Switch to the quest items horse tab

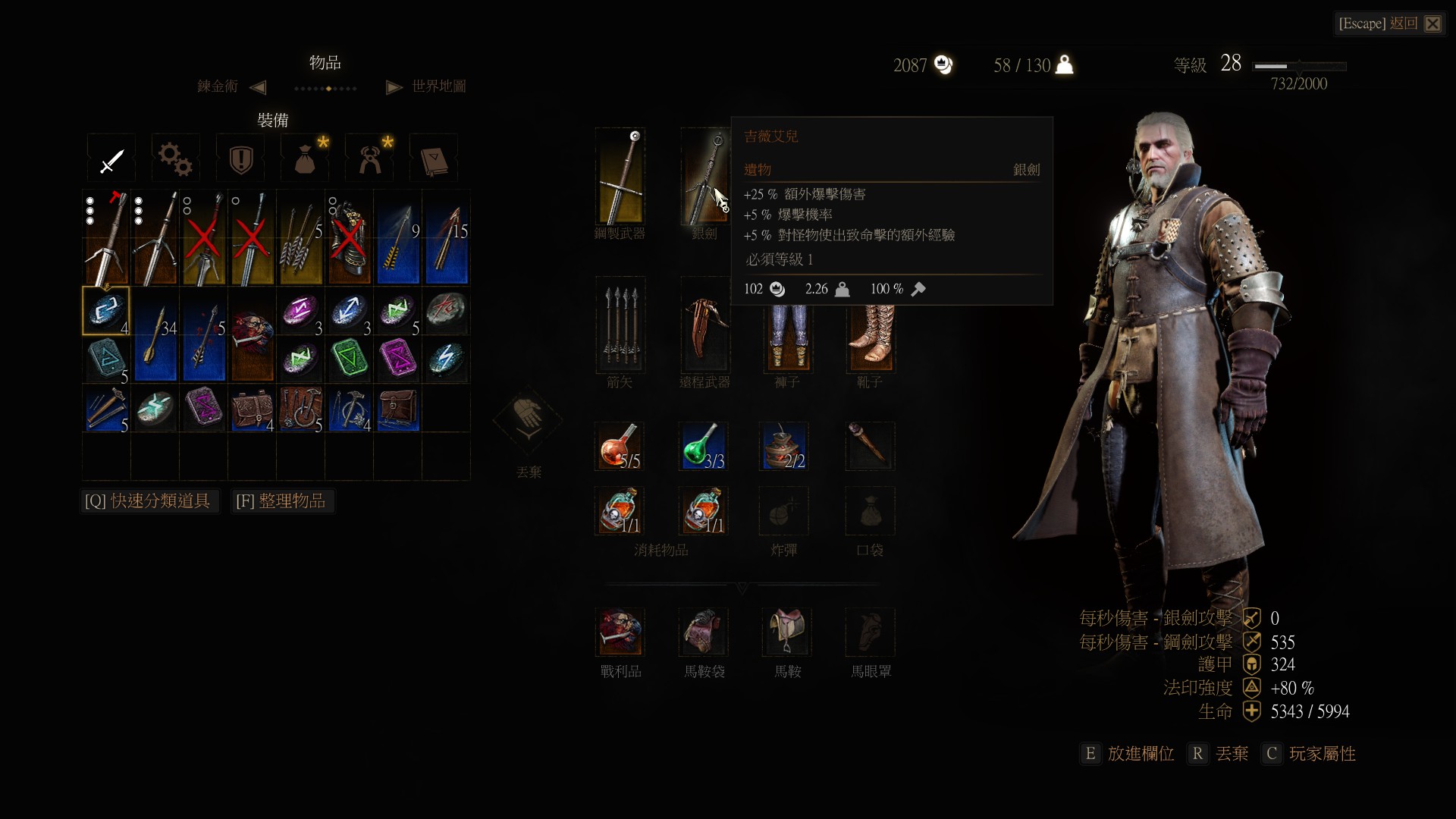370,159
